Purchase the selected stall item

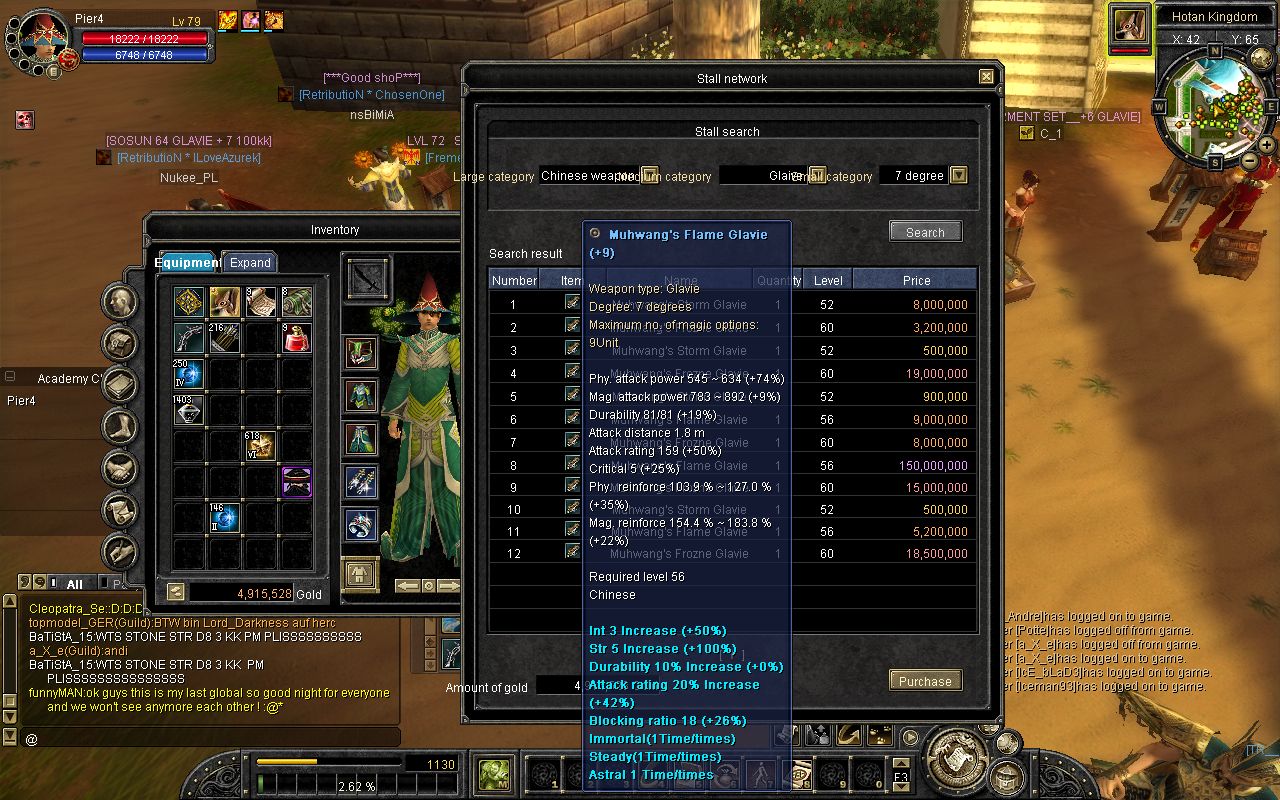click(x=925, y=681)
